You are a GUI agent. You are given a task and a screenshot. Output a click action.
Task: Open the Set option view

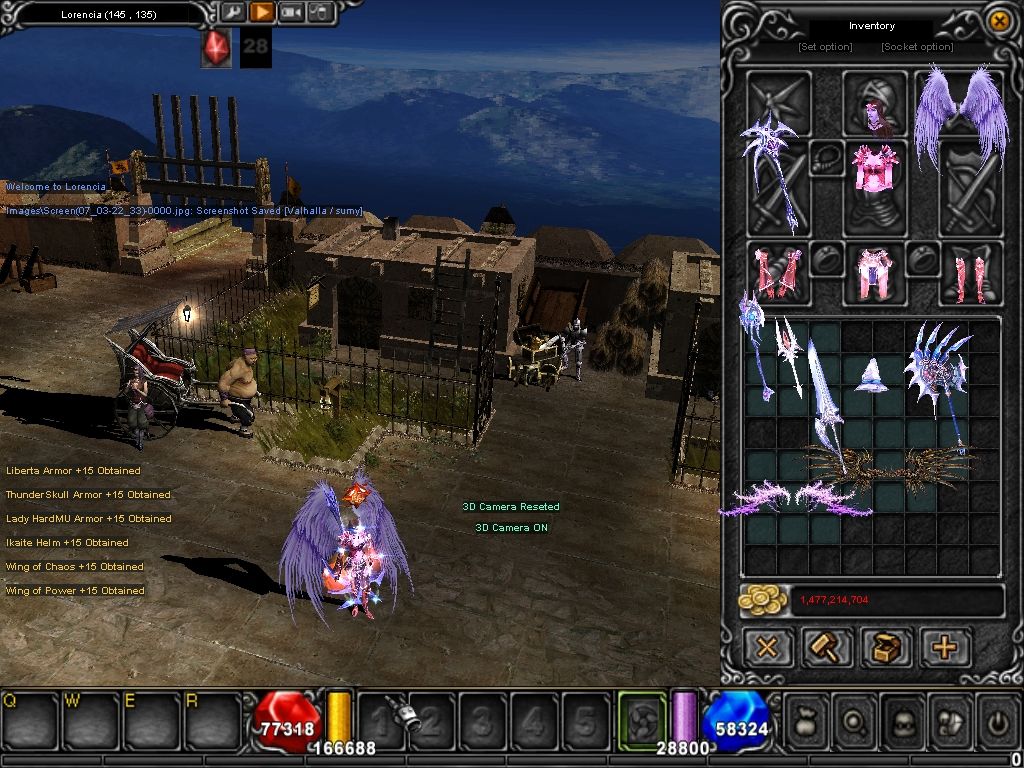coord(825,47)
